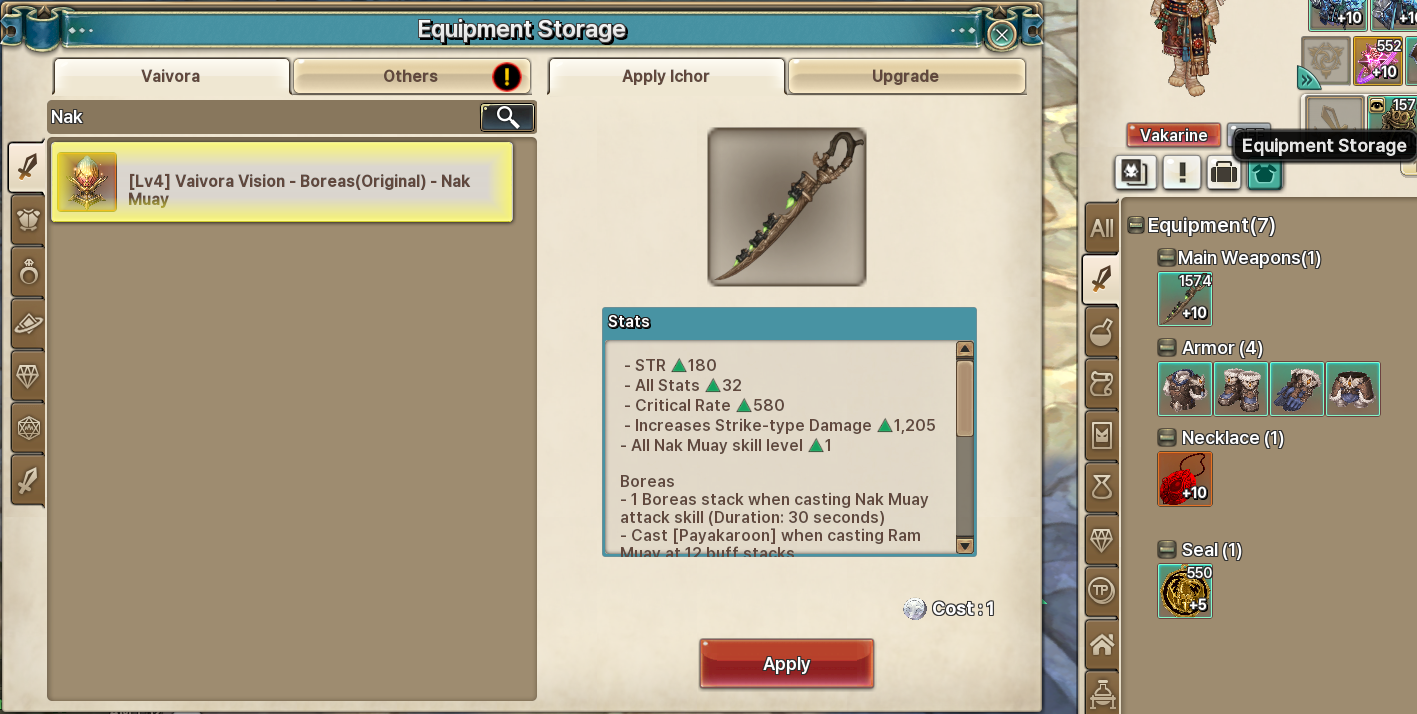1417x714 pixels.
Task: Choose the ring accessory side tab
Action: (x=28, y=271)
